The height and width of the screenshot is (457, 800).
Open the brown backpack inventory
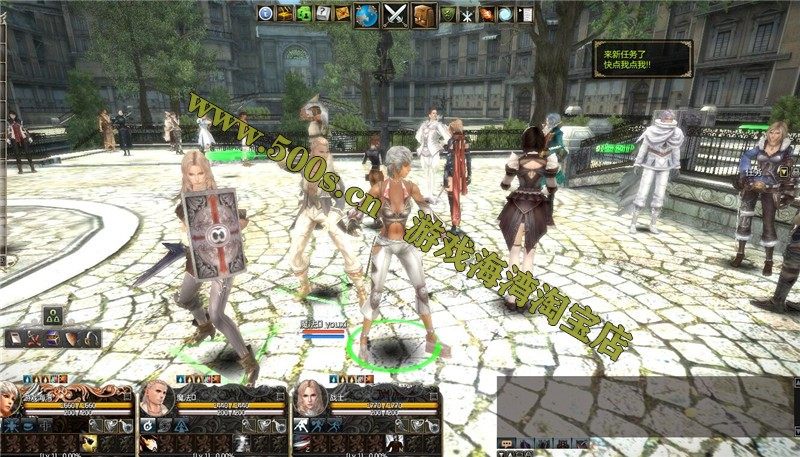(x=424, y=14)
